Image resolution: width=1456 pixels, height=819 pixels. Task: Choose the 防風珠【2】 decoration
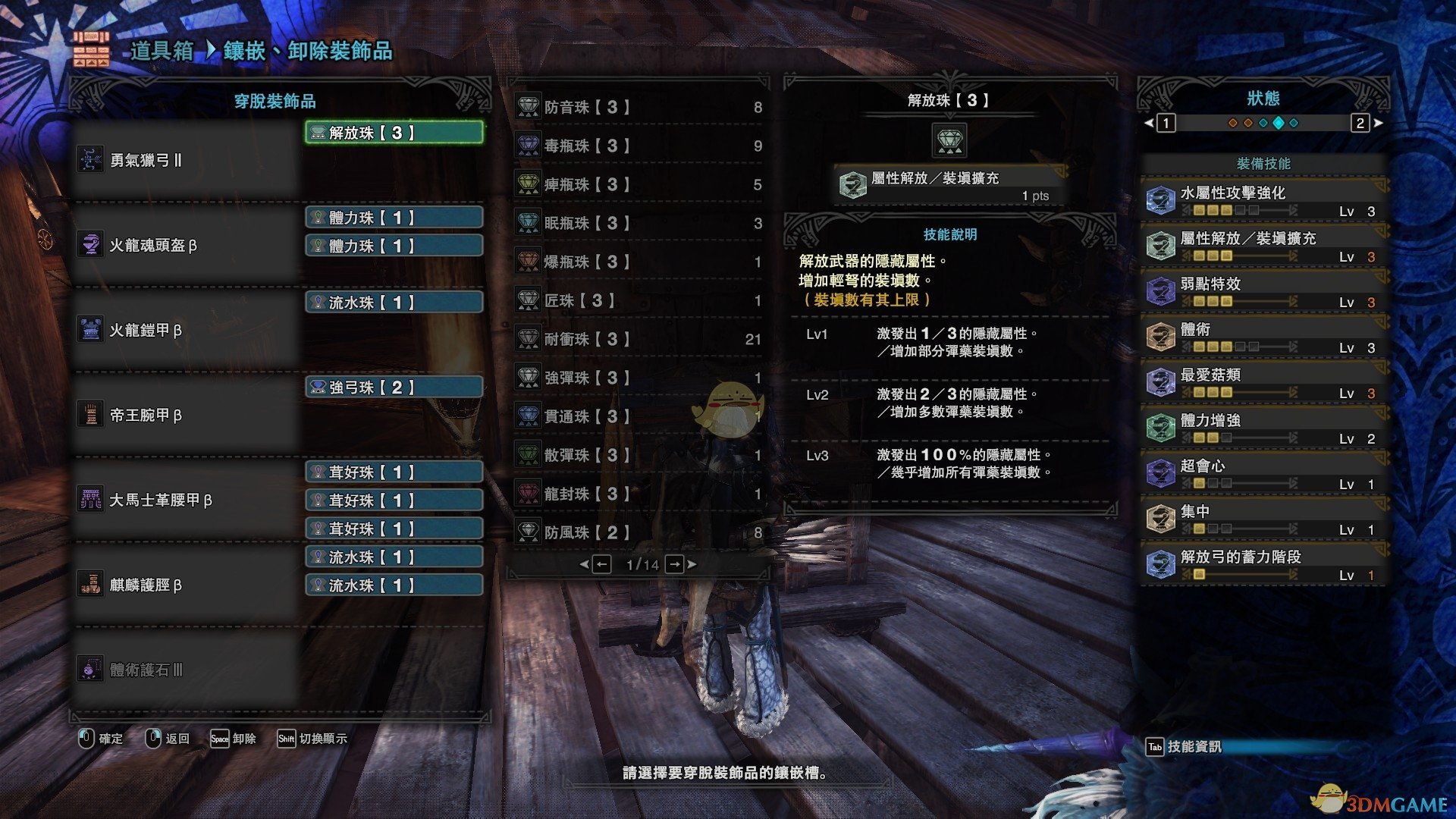coord(639,532)
